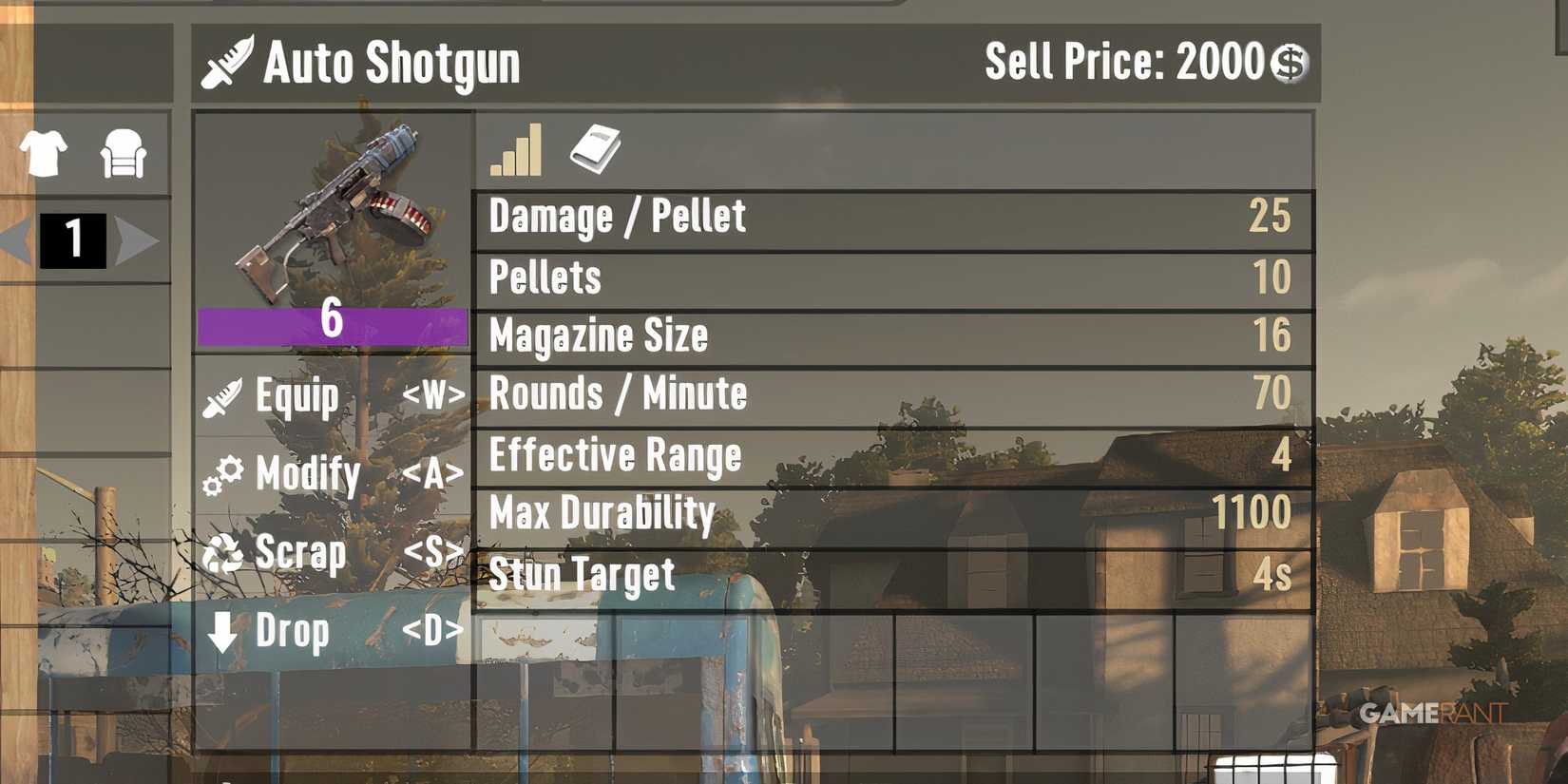The width and height of the screenshot is (1568, 784).
Task: Click the knife icon beside Auto Shotgun title
Action: [x=228, y=60]
